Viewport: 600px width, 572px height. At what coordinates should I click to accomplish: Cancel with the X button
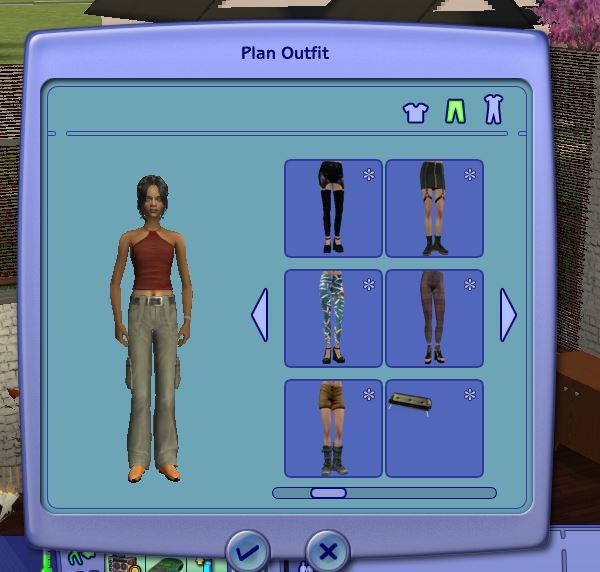327,551
